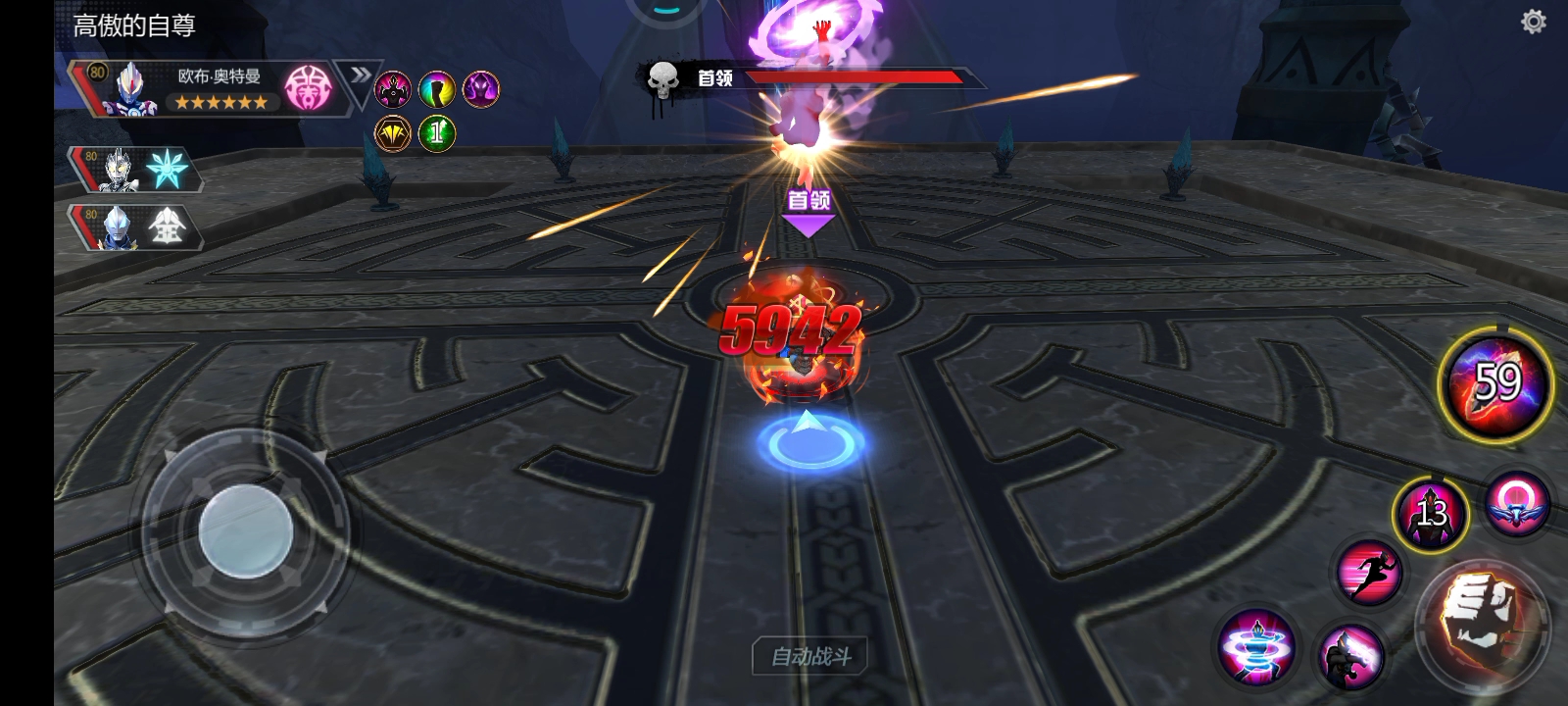Open settings with the gear icon

click(1534, 22)
